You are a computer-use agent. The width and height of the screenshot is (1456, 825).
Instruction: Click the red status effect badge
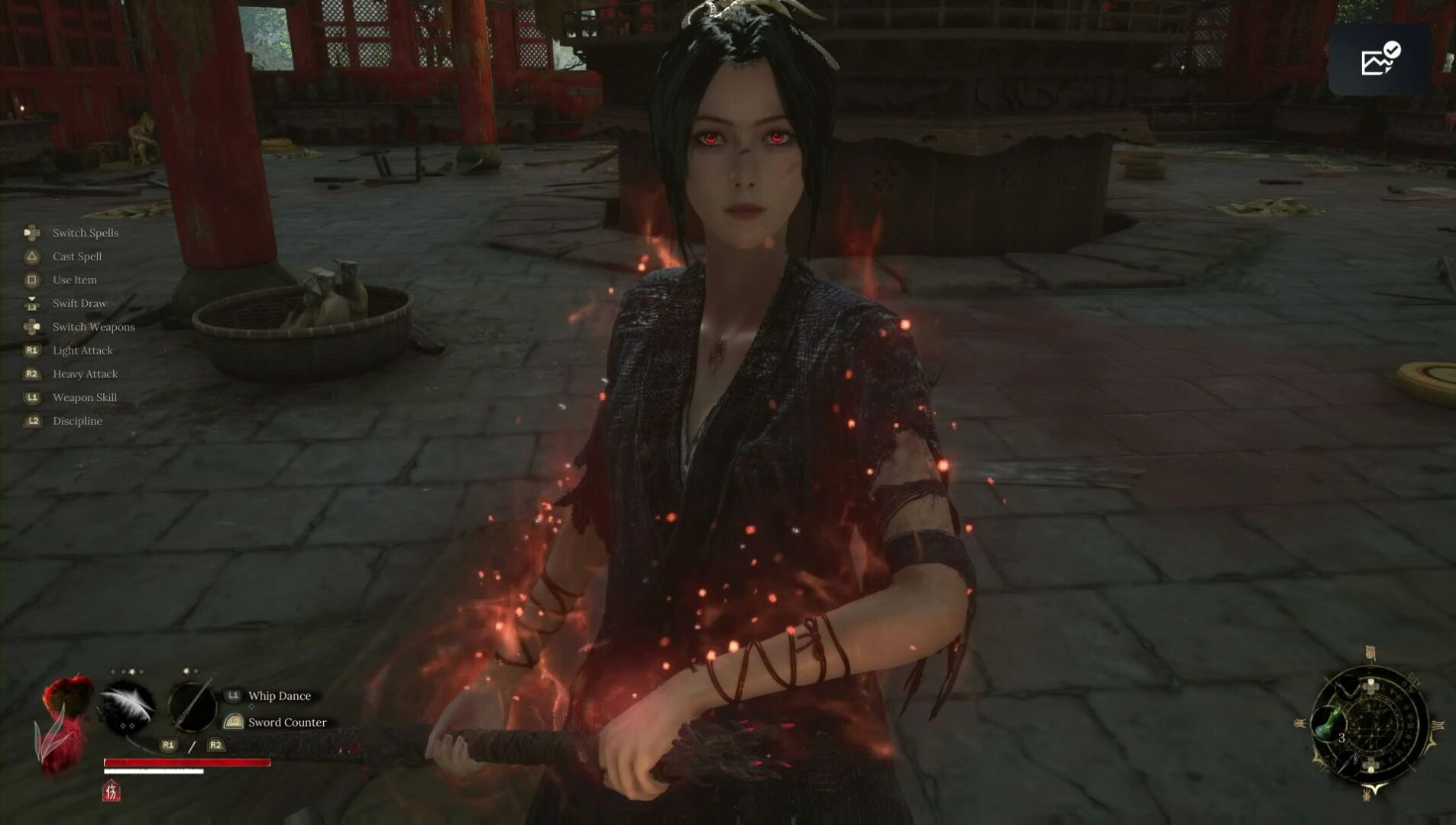[112, 791]
